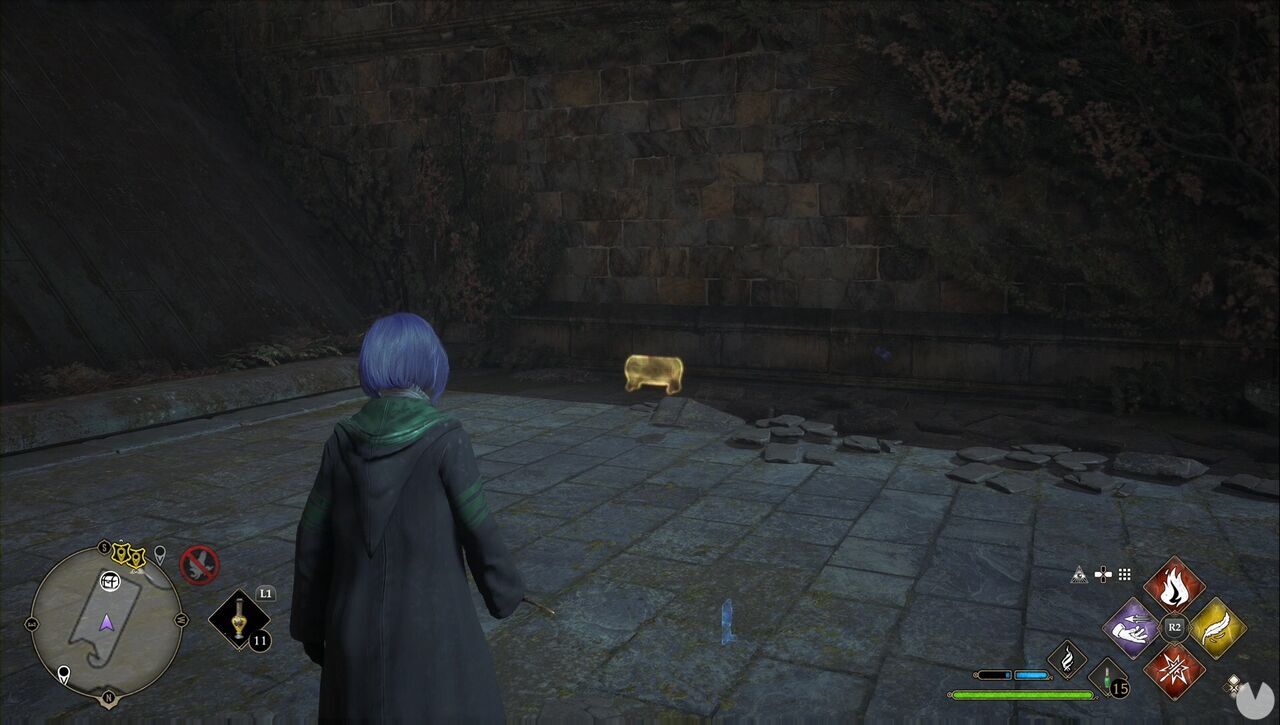Select the Incendio fire spell icon
Image resolution: width=1280 pixels, height=725 pixels.
pos(1173,586)
